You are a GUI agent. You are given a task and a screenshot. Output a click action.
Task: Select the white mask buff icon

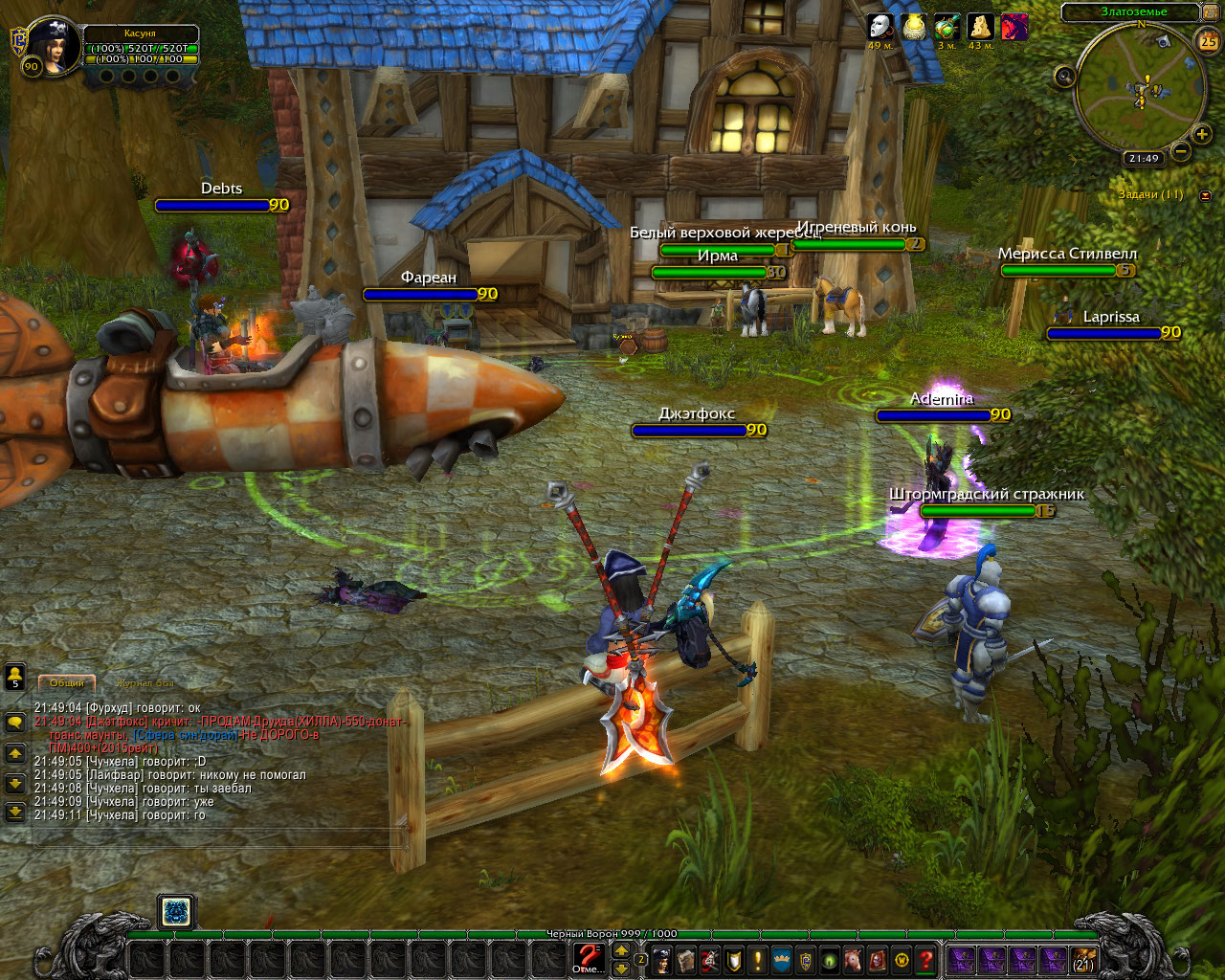(x=880, y=27)
